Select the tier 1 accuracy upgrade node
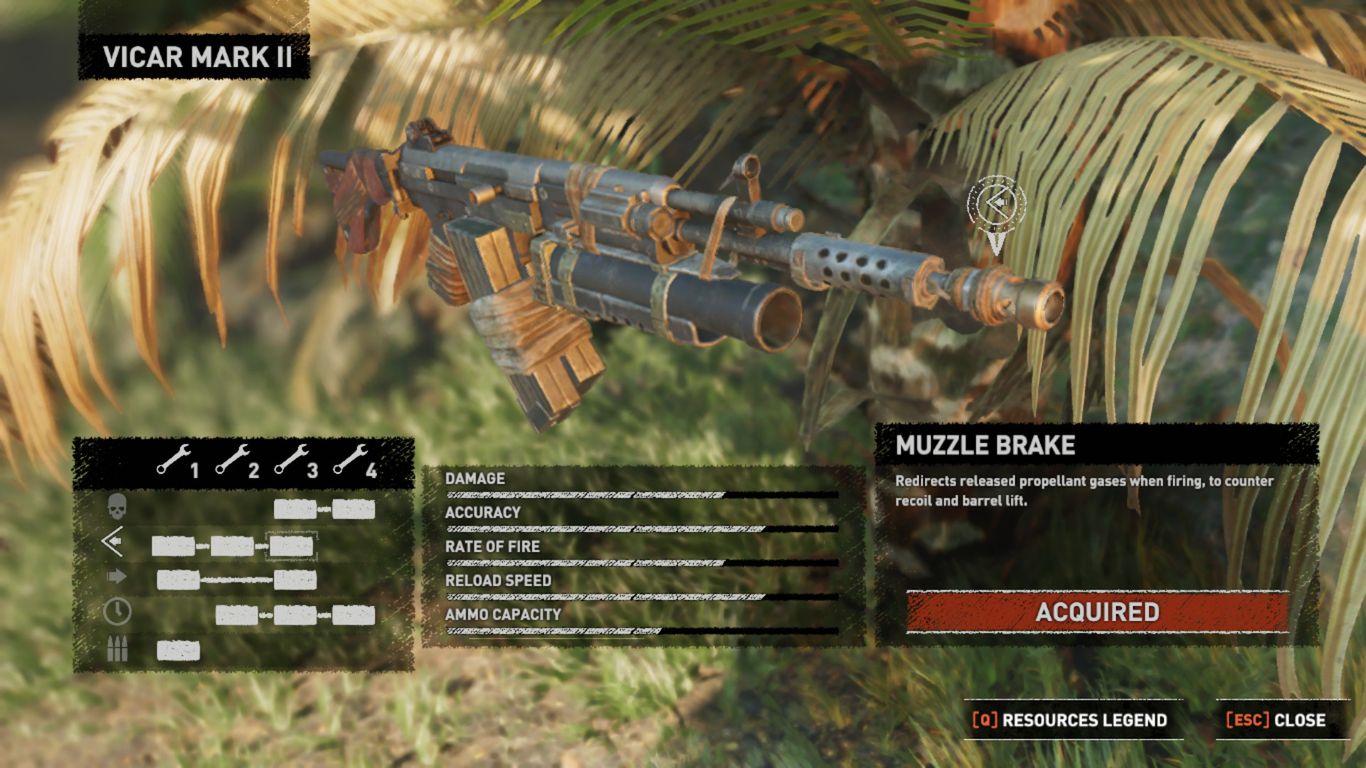Screen dimensions: 1366x768 point(173,546)
